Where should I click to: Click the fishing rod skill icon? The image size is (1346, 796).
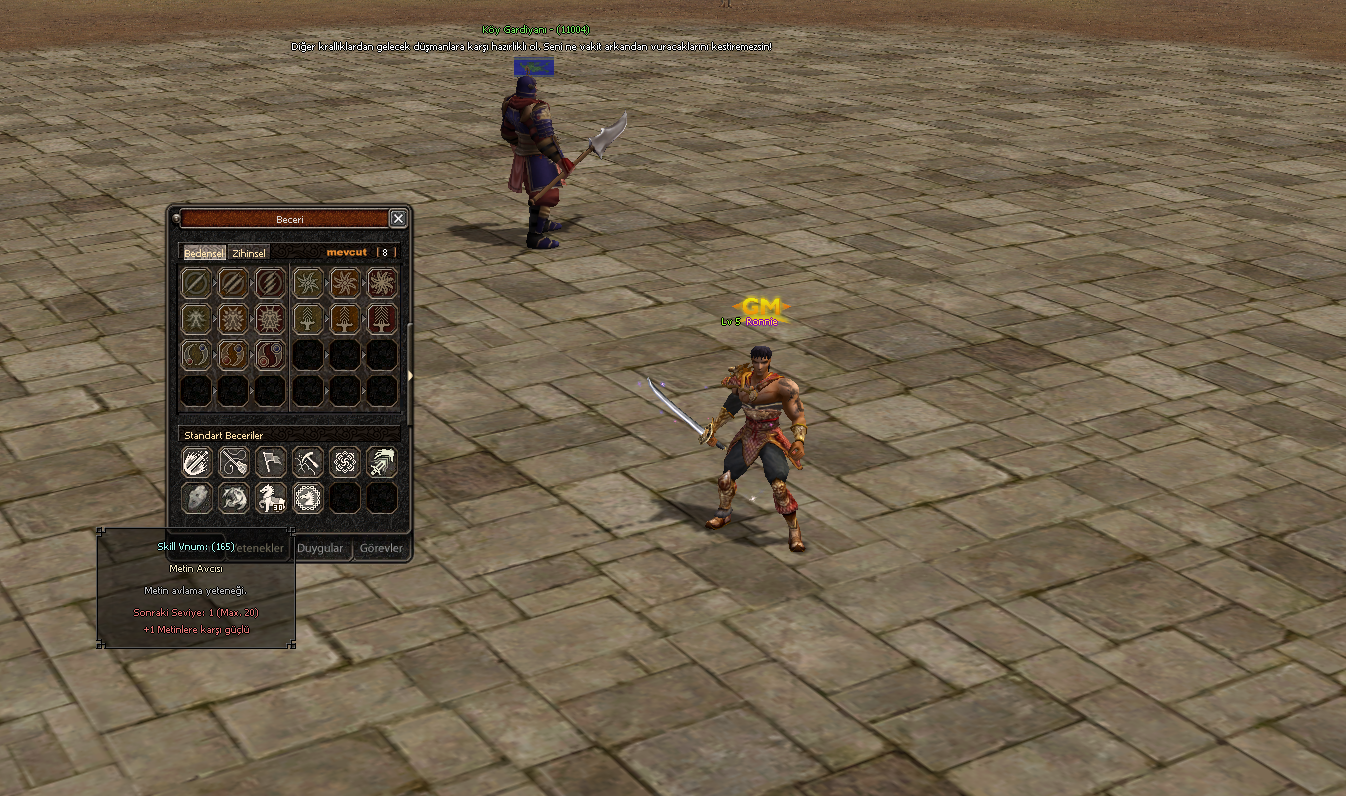(234, 461)
